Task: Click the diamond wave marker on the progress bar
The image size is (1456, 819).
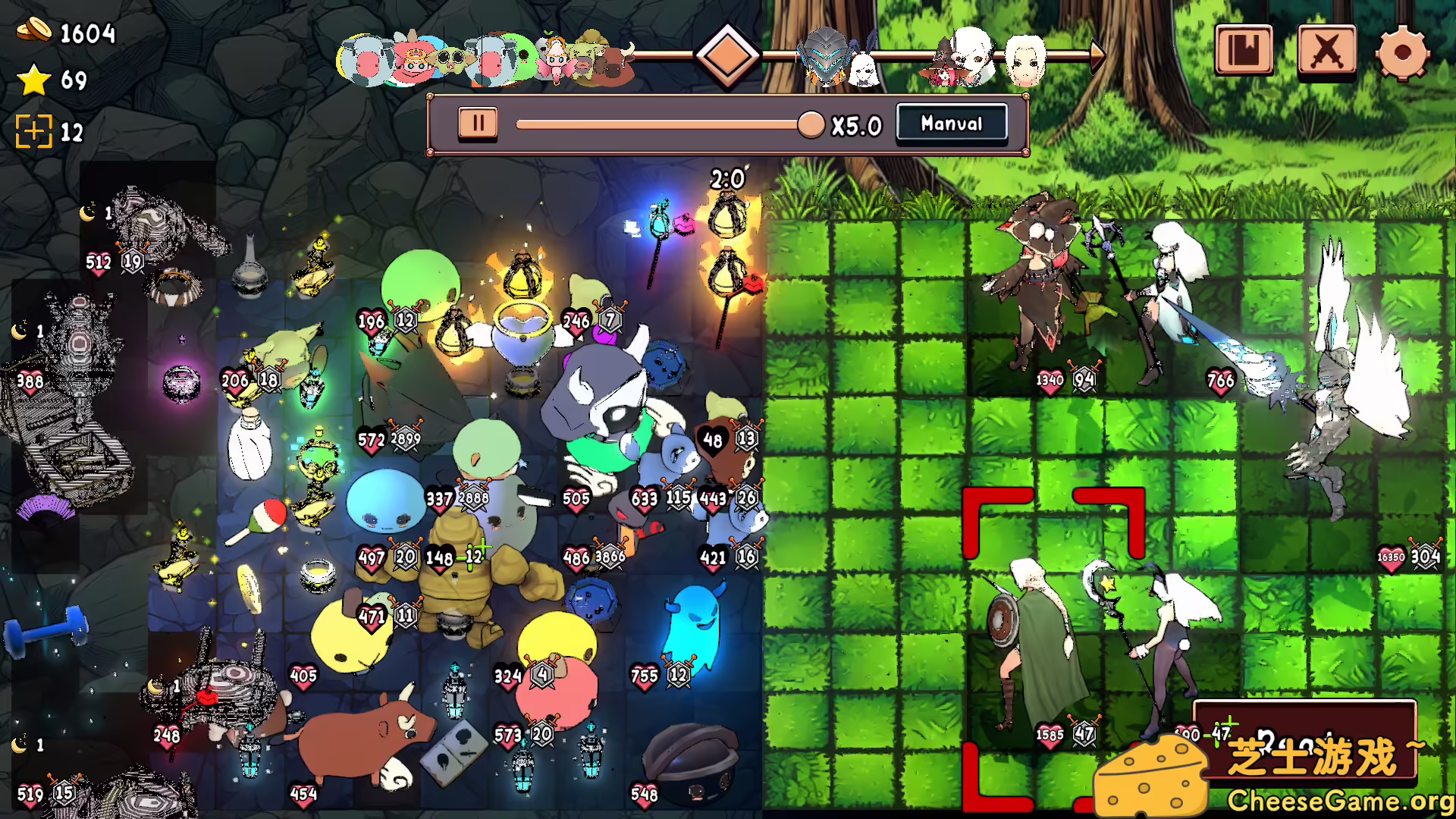Action: click(726, 55)
